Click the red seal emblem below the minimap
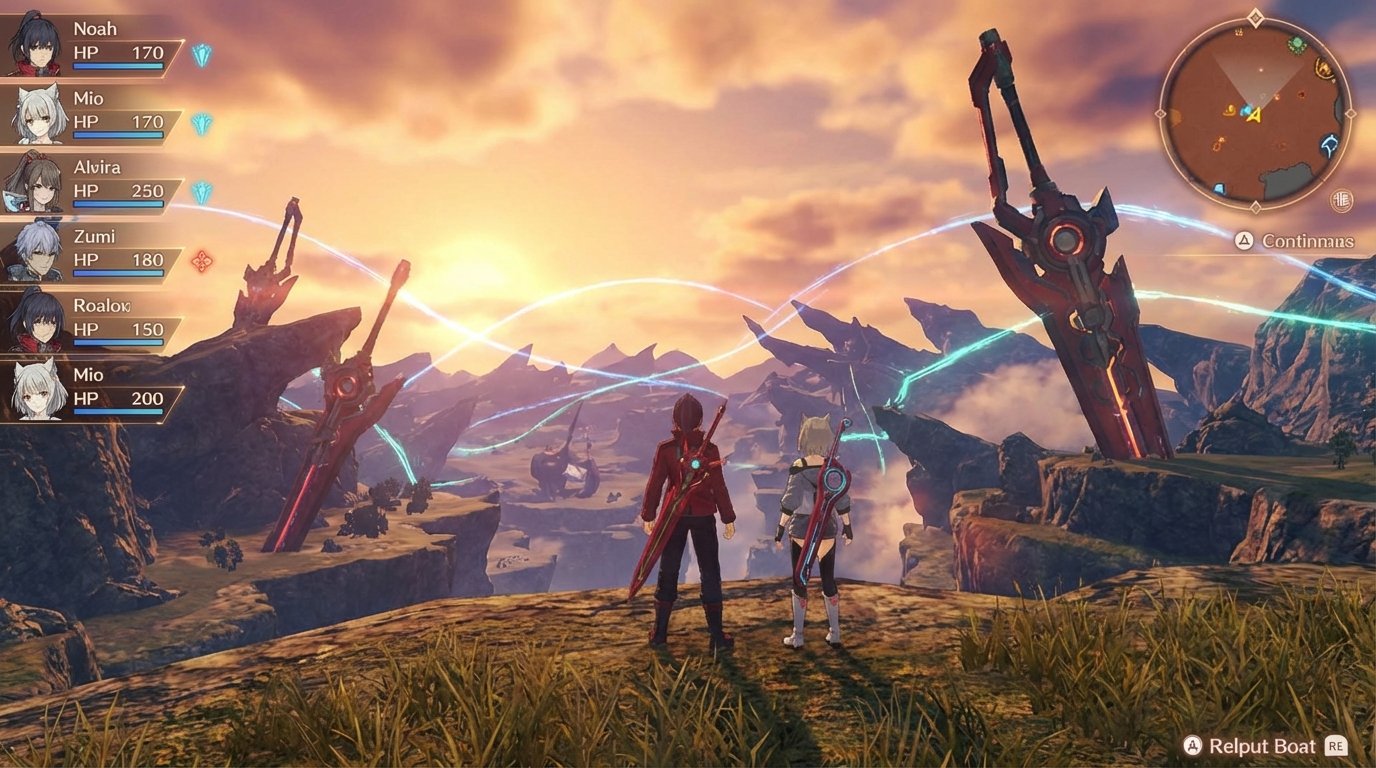The image size is (1376, 768). pos(1341,201)
